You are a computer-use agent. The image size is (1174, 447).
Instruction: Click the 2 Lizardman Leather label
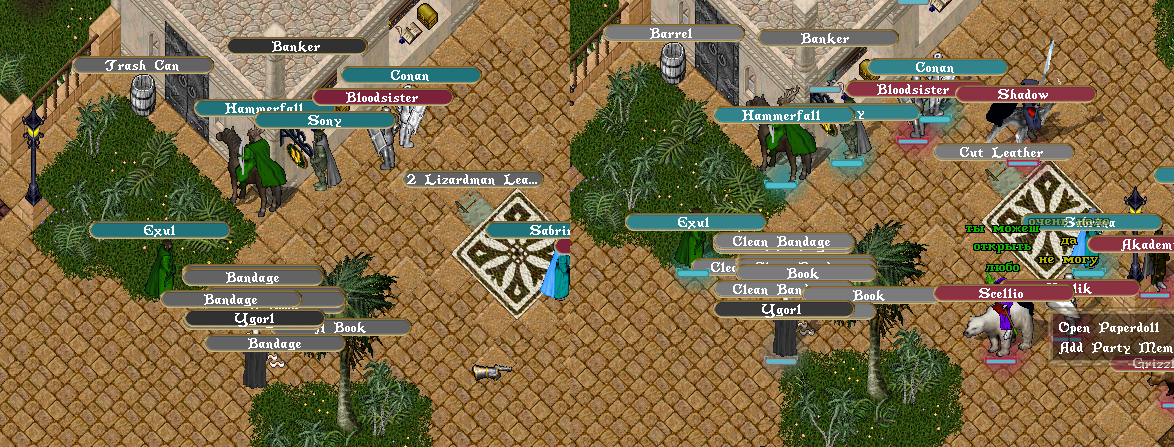point(473,180)
